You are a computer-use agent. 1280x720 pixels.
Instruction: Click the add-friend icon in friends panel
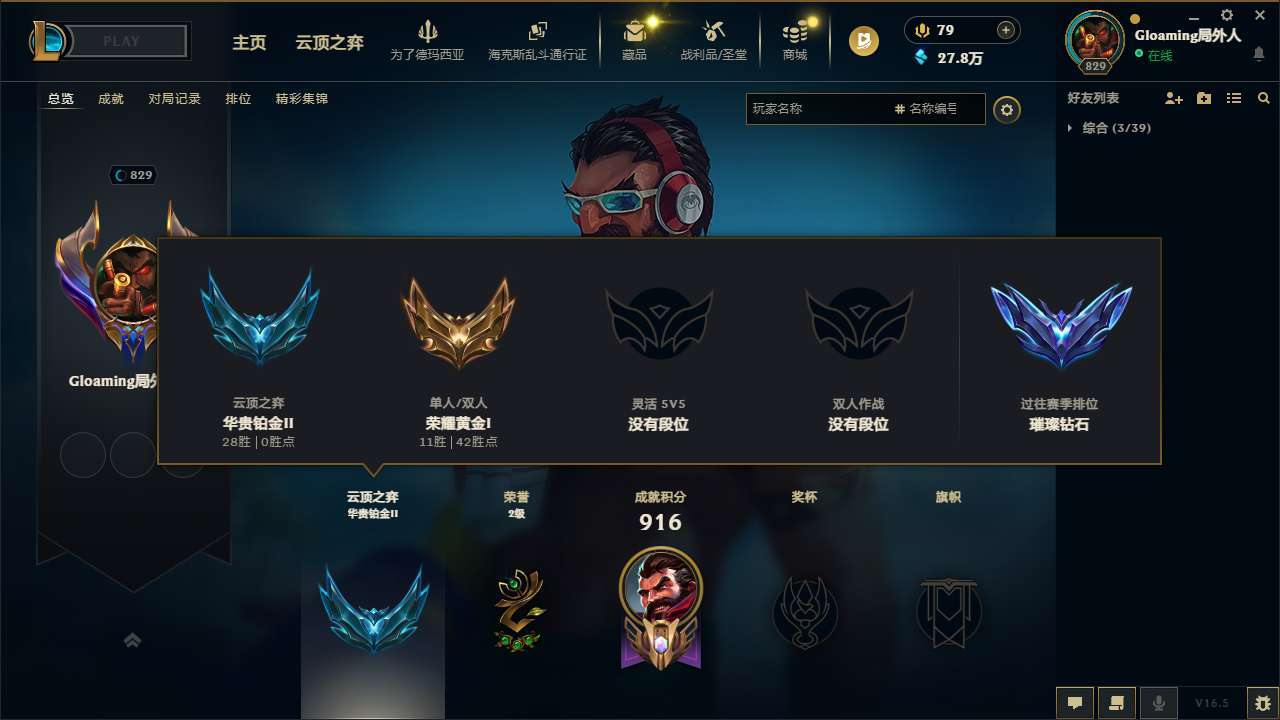pyautogui.click(x=1174, y=98)
